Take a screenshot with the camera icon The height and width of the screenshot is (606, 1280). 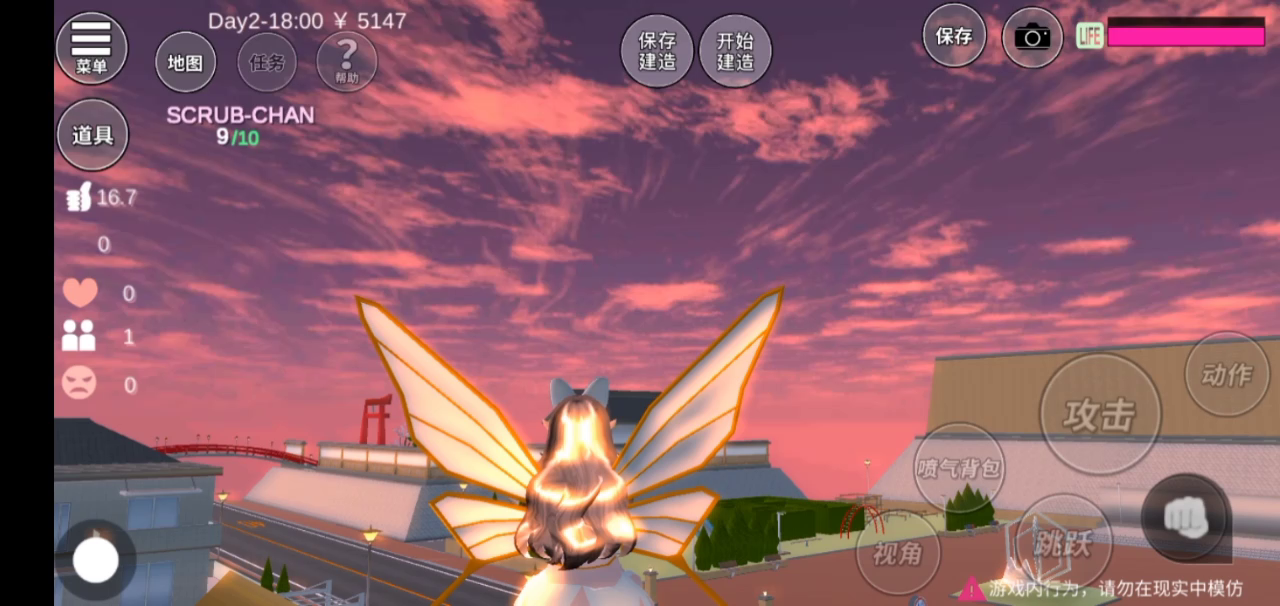click(x=1032, y=37)
